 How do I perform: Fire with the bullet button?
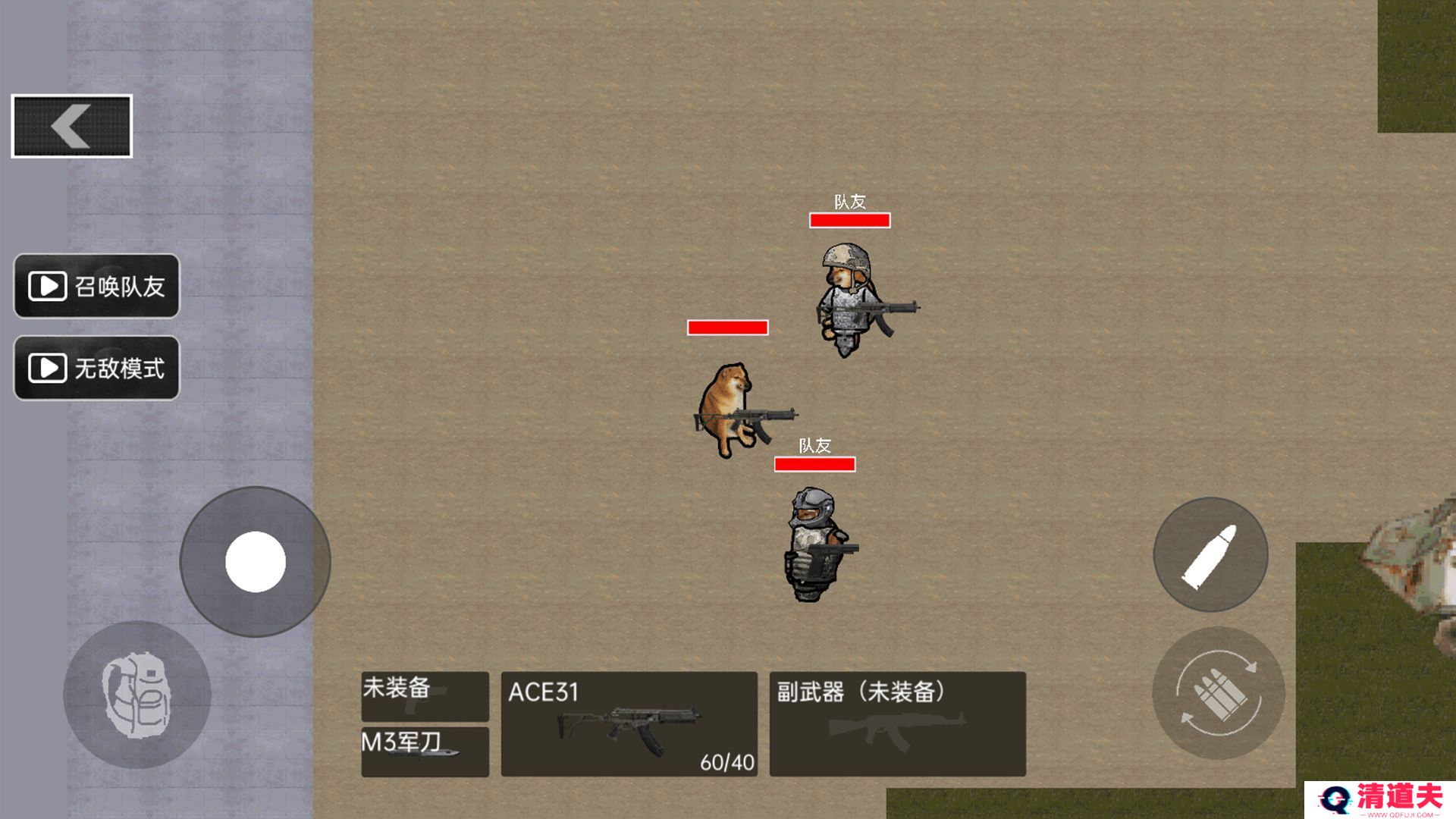point(1210,554)
